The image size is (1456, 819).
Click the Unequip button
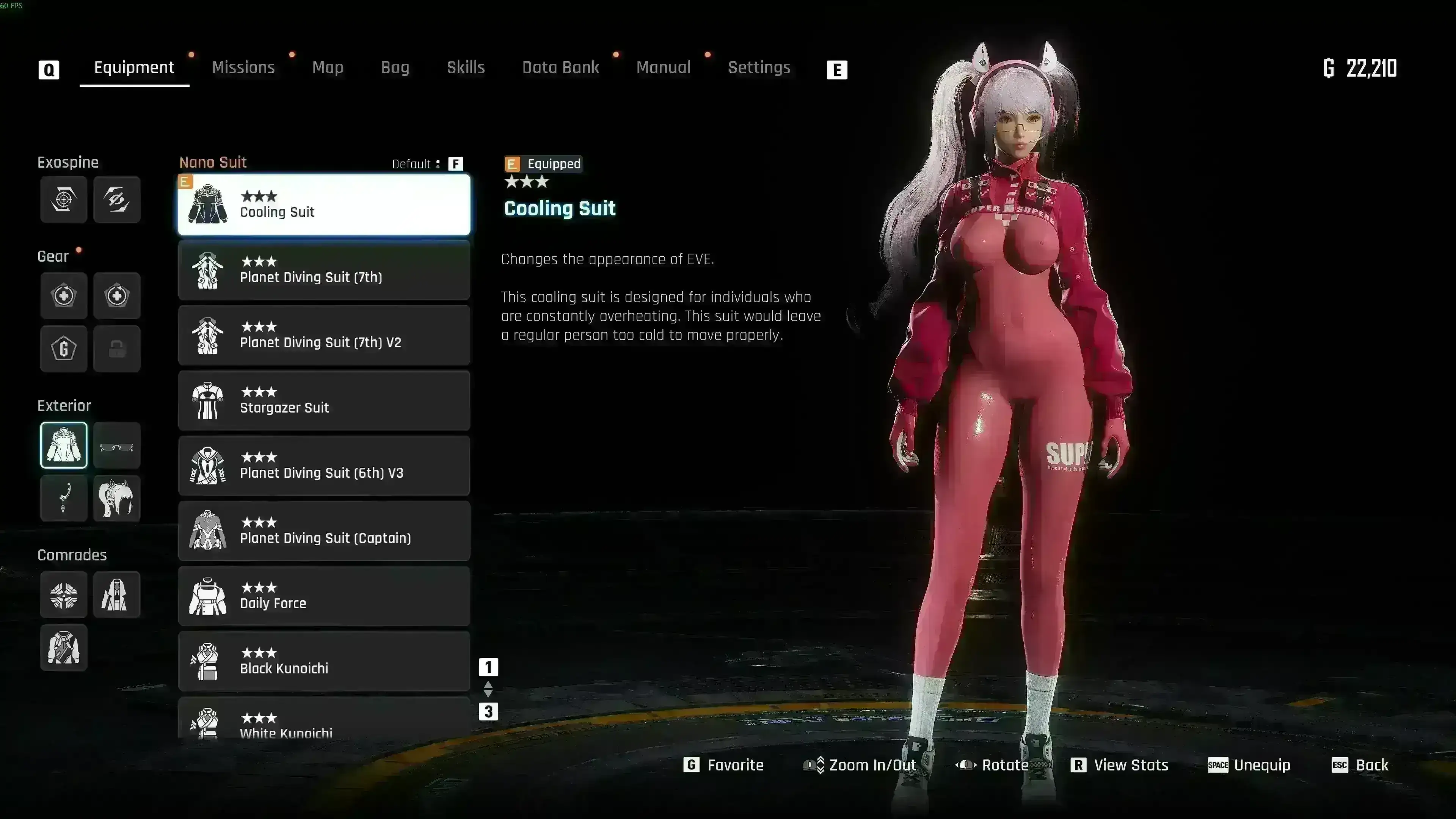point(1249,765)
